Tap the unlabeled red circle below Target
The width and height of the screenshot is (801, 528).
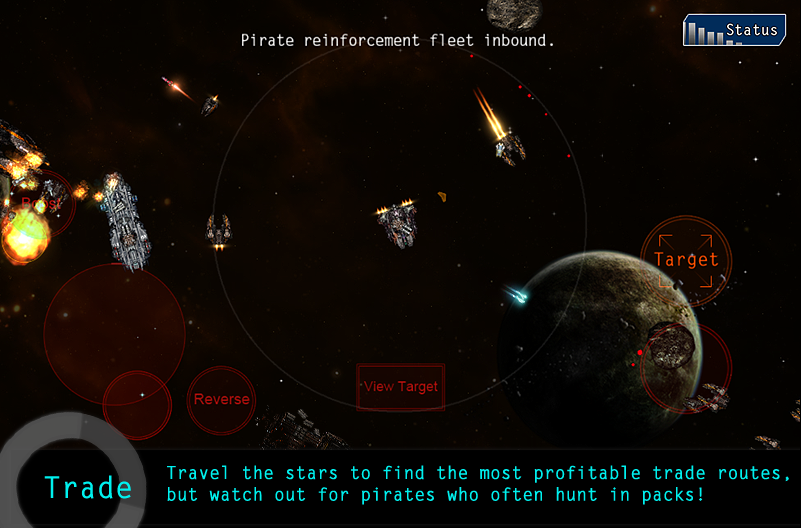tap(687, 367)
